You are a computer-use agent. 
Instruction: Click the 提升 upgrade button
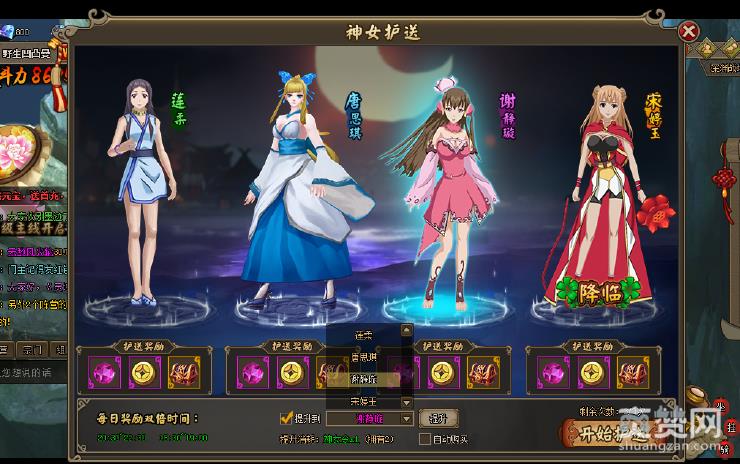(438, 418)
